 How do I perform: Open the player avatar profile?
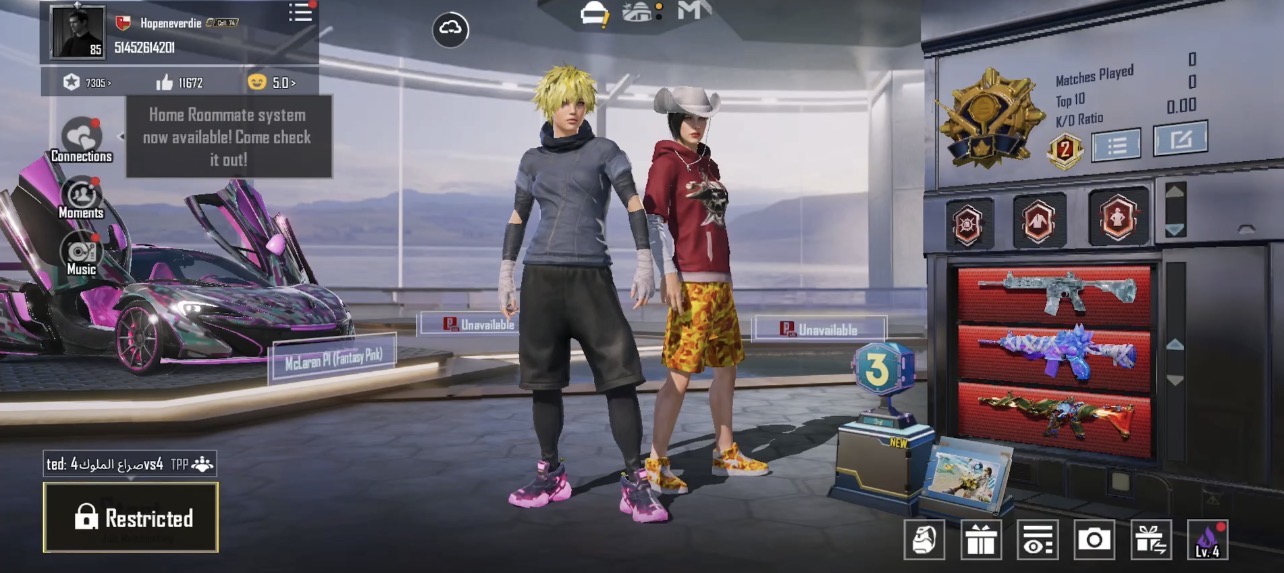pyautogui.click(x=78, y=32)
